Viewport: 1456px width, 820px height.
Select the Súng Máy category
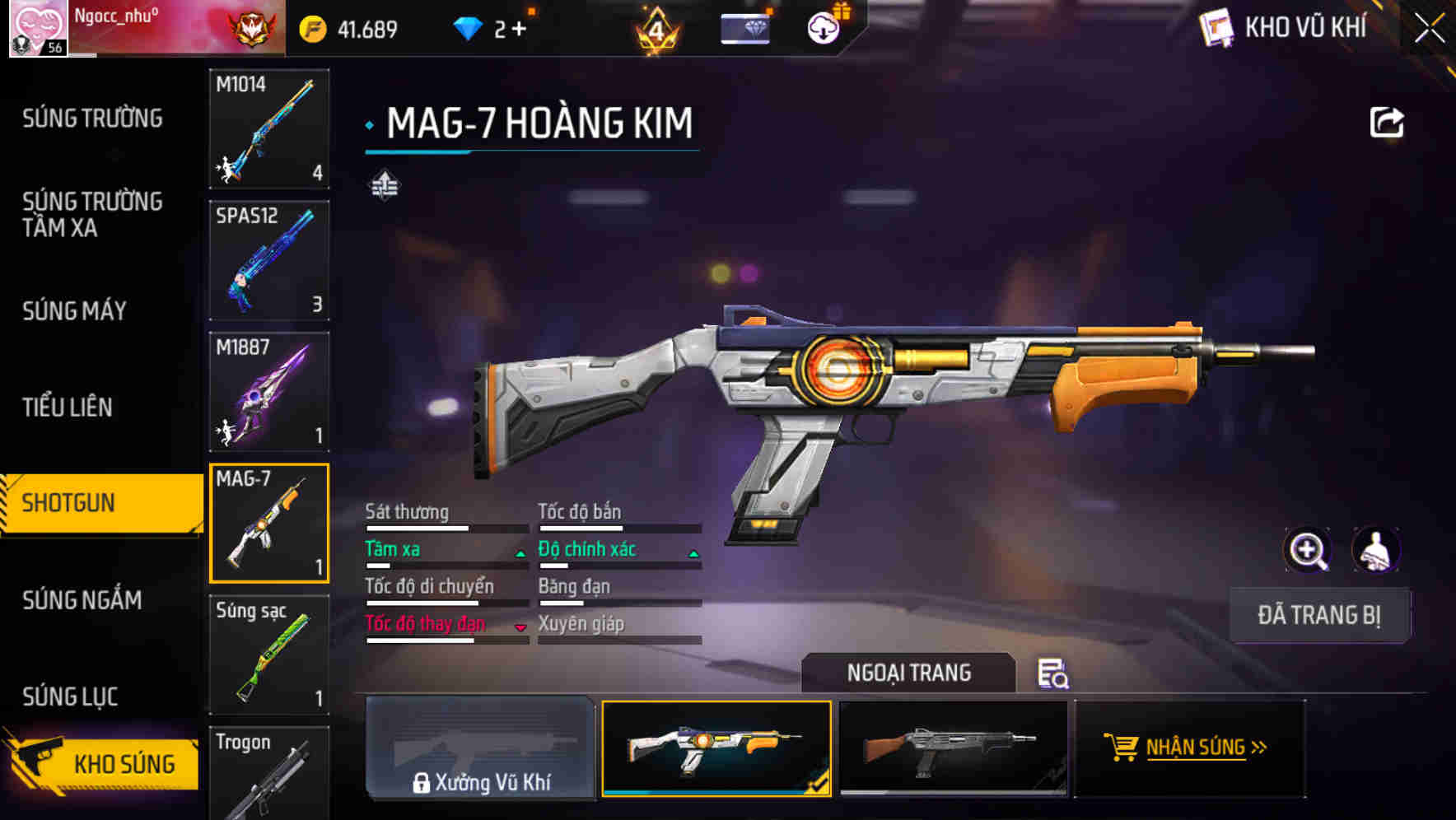(x=75, y=310)
